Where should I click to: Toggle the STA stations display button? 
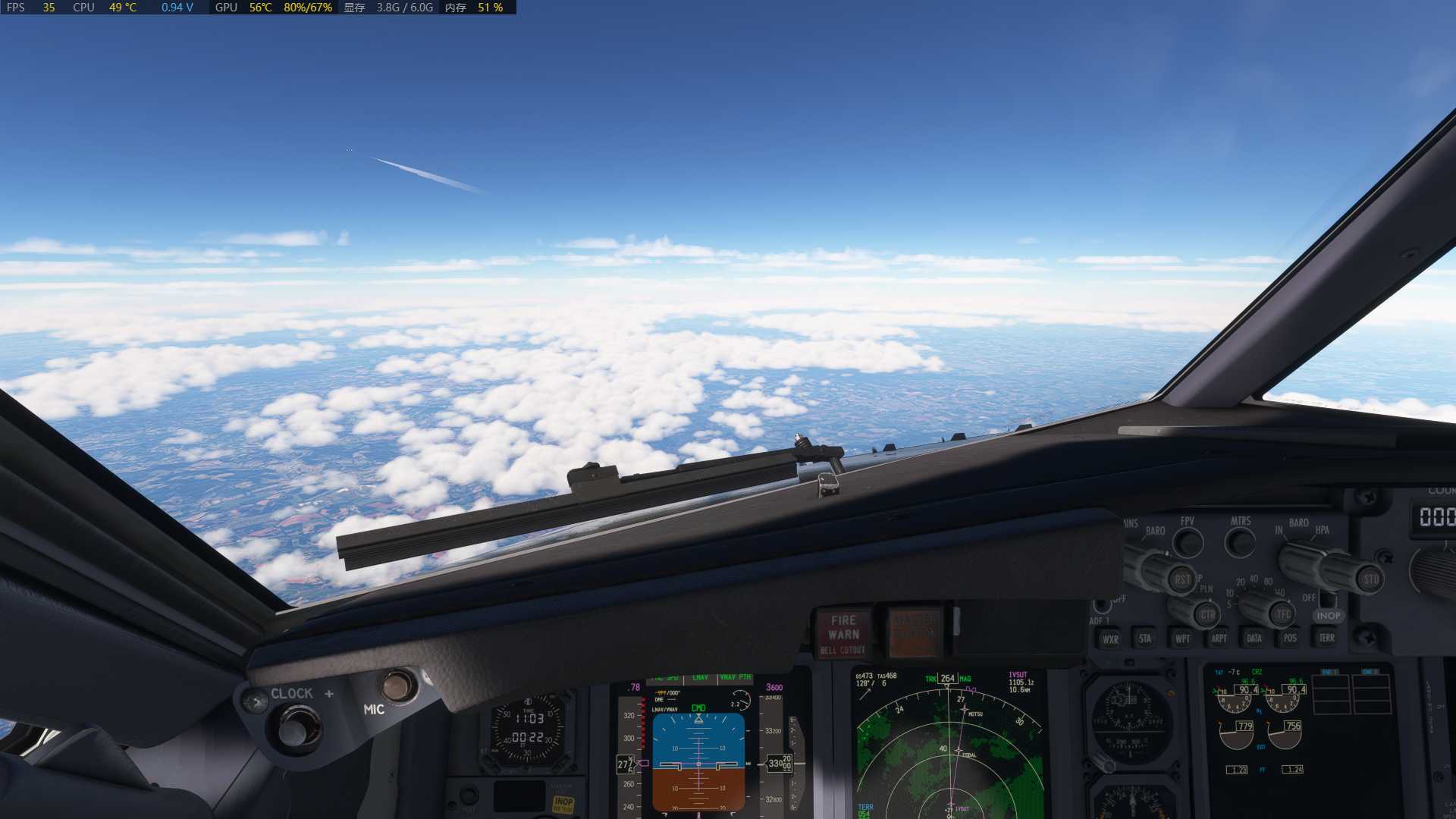point(1145,639)
